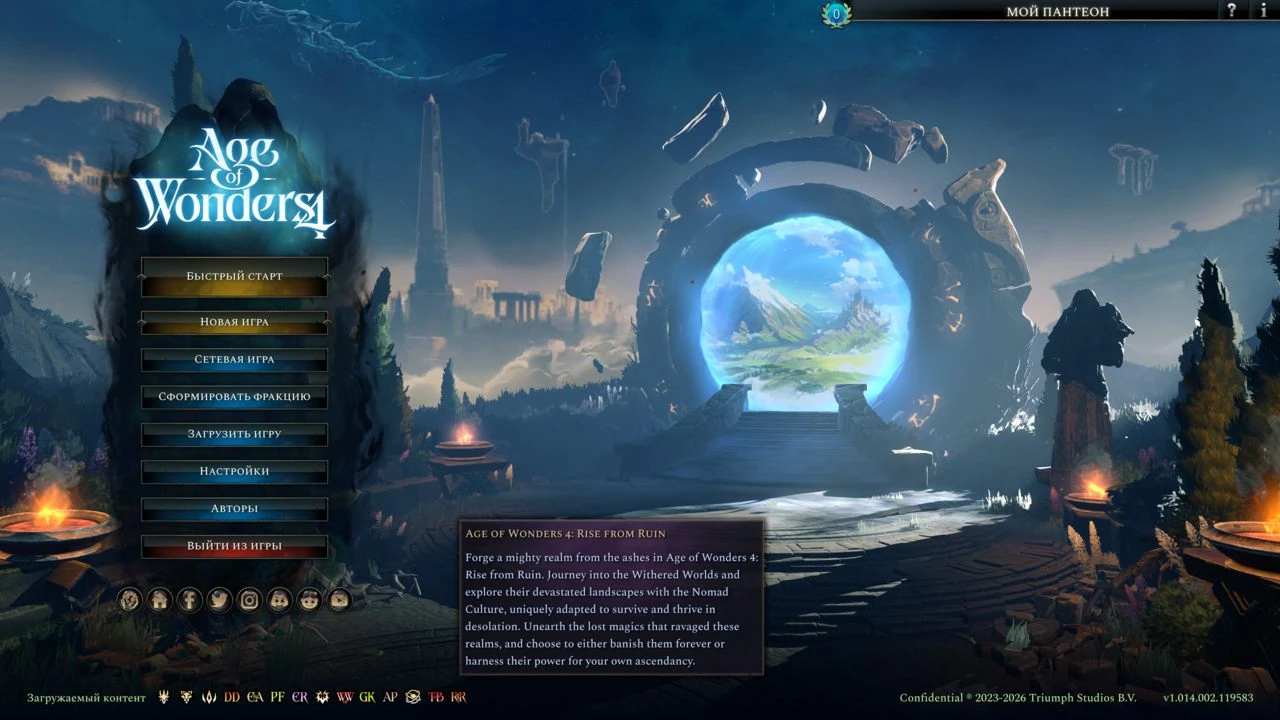Open Мой Пантеон panel
This screenshot has height=720, width=1280.
tap(1057, 12)
